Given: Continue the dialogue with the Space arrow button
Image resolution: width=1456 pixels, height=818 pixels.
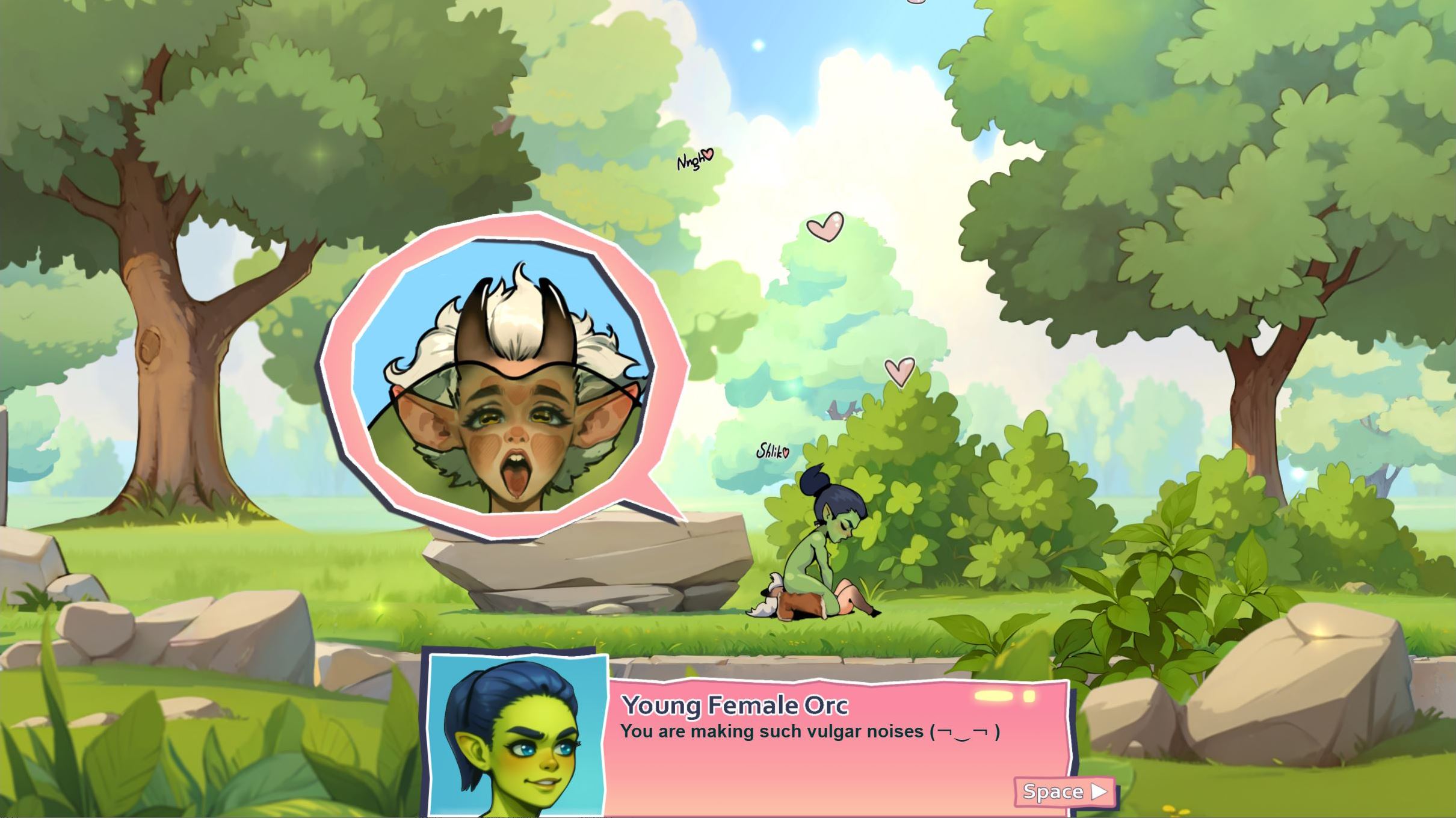Looking at the screenshot, I should pyautogui.click(x=1064, y=792).
